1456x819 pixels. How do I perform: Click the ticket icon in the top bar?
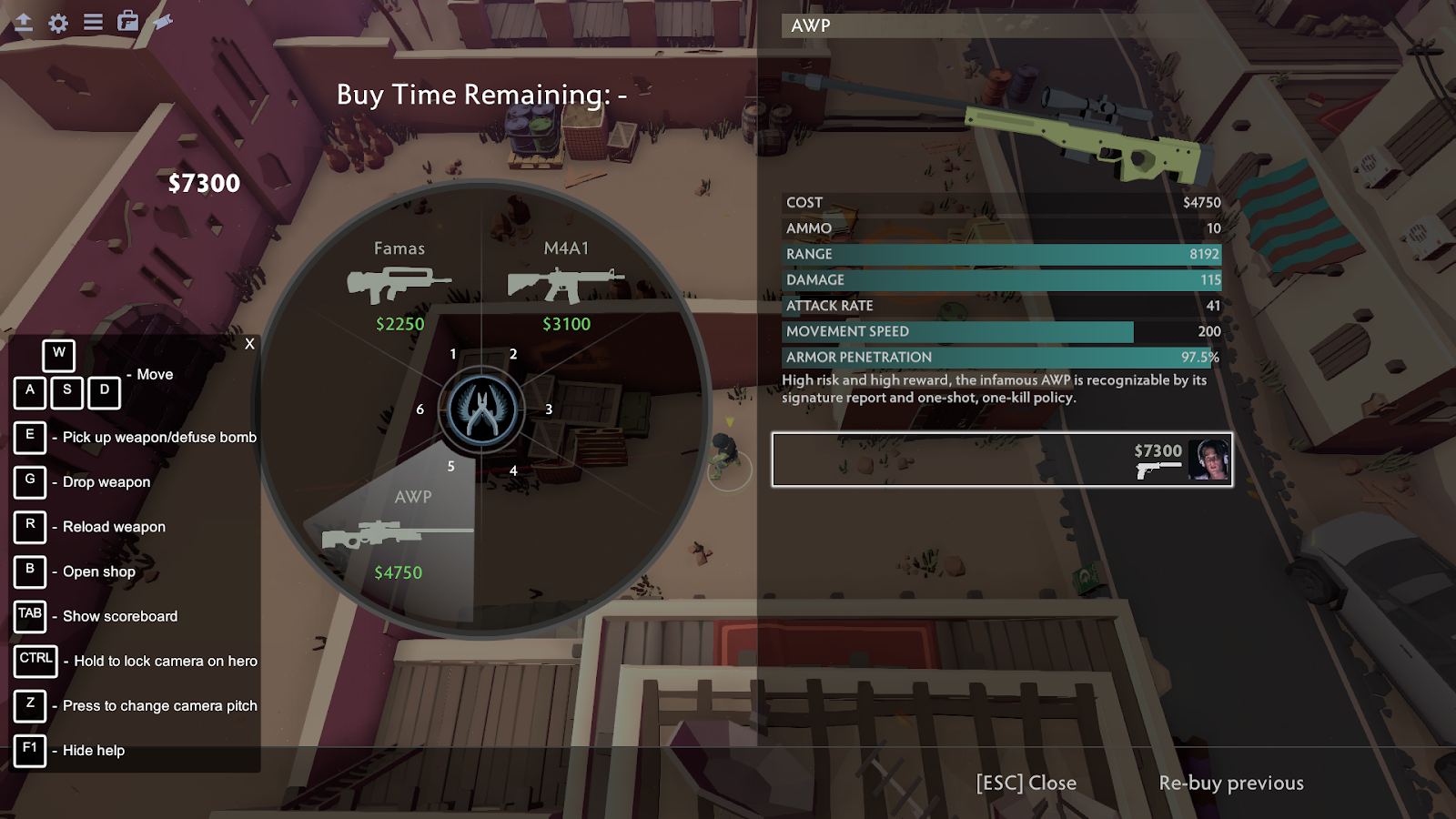[163, 22]
